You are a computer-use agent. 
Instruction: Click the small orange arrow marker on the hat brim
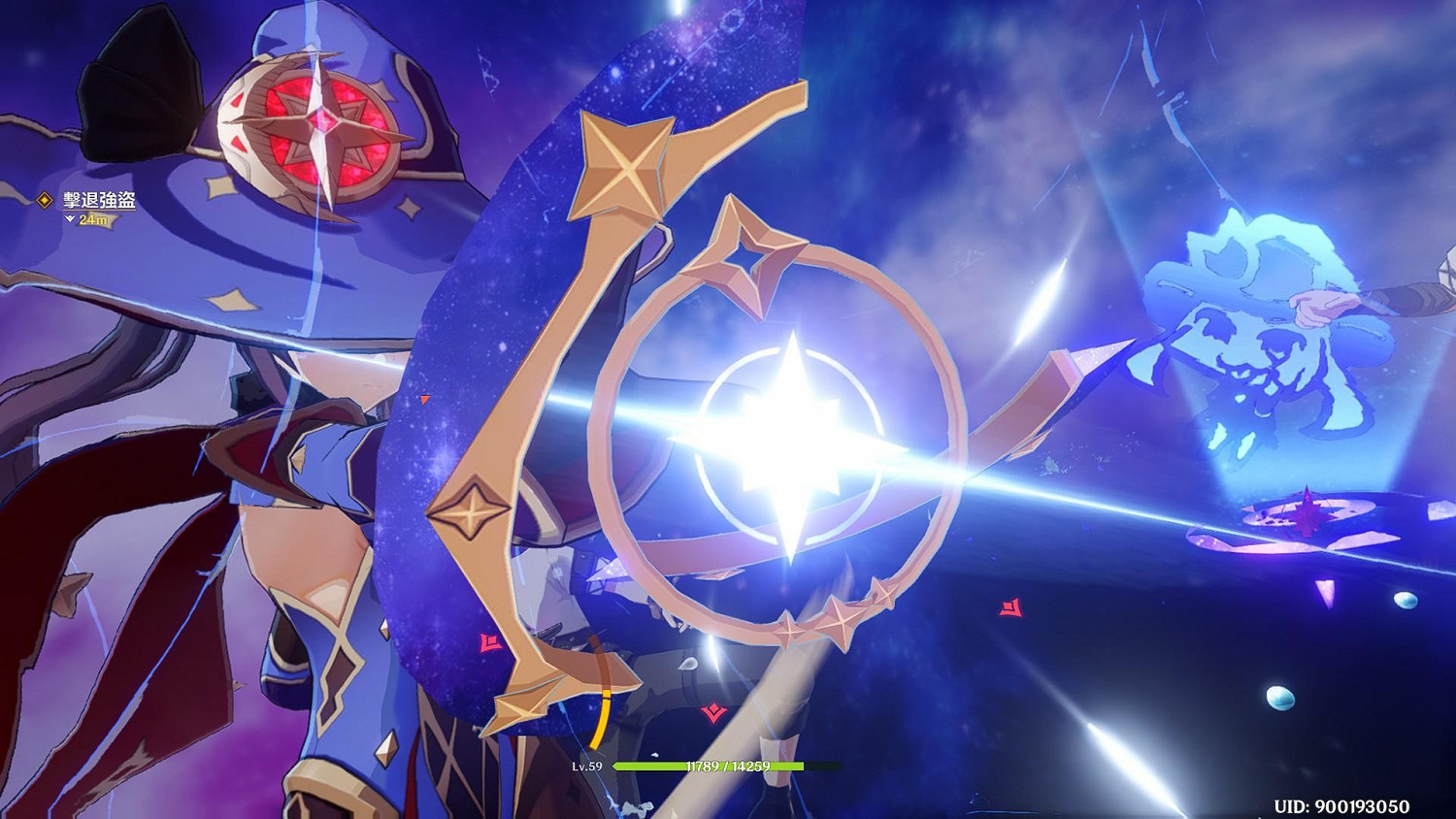pos(424,397)
